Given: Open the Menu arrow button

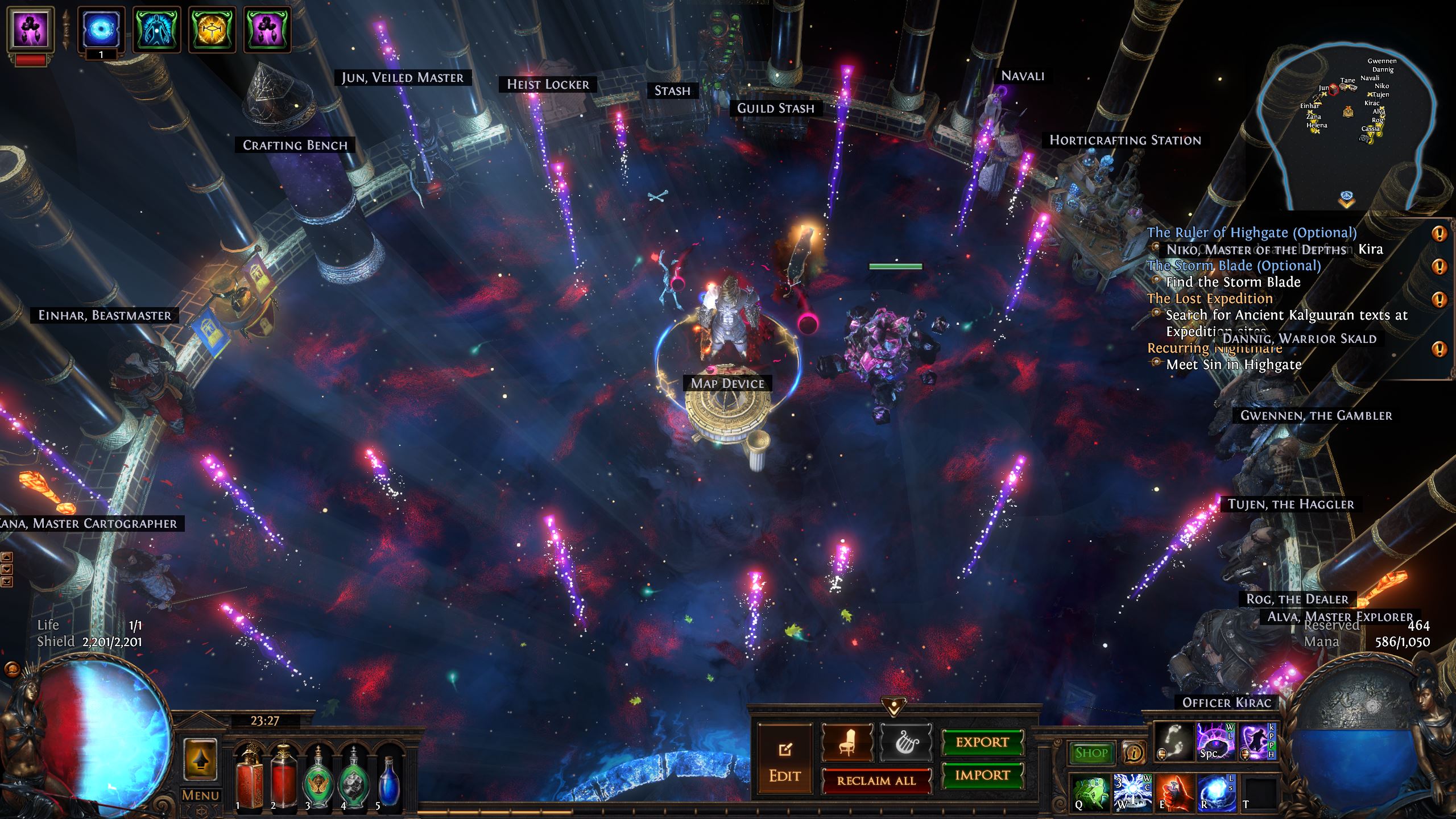Looking at the screenshot, I should 200,760.
